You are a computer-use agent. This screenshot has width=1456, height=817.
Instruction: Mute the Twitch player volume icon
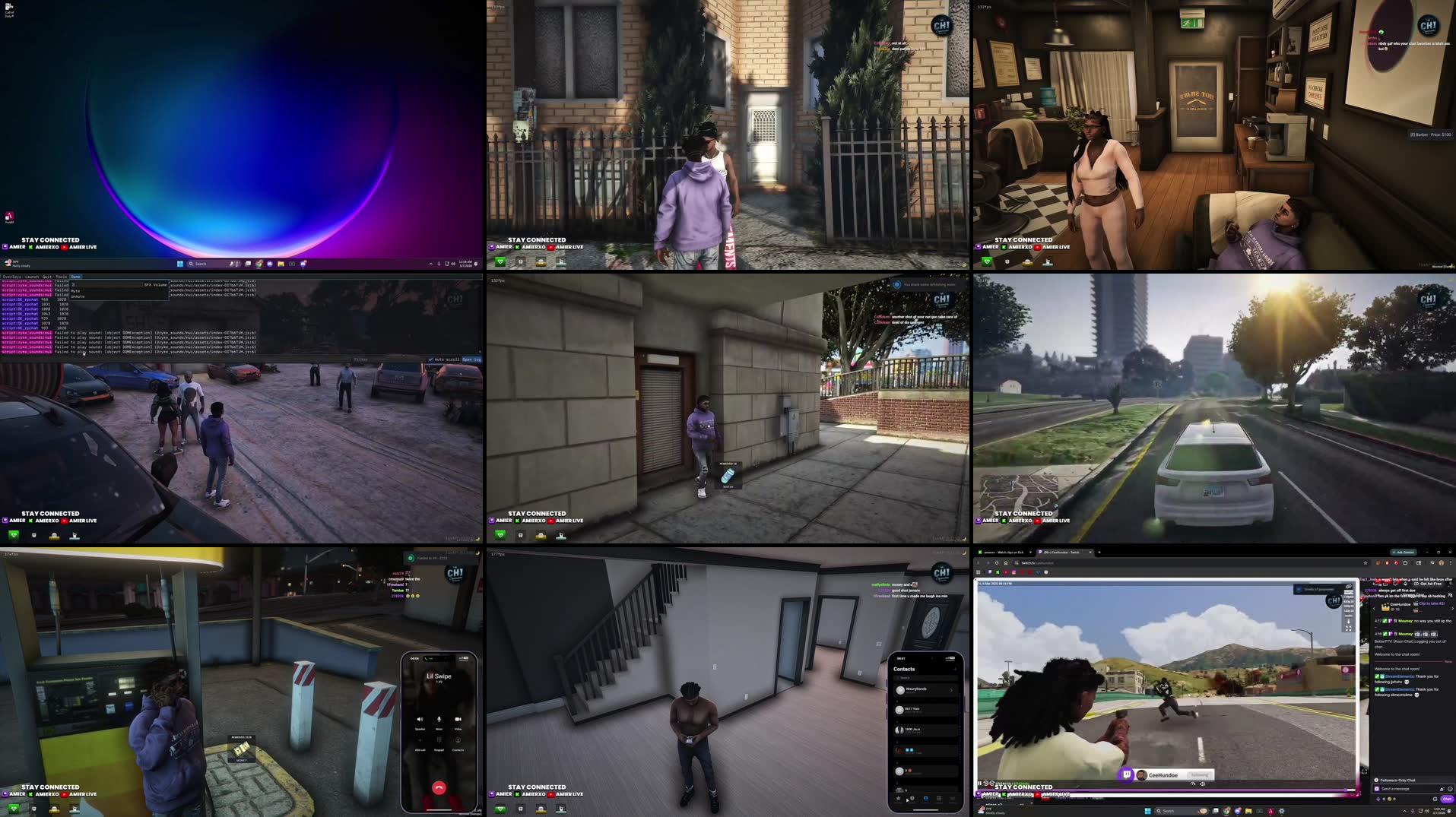(1202, 784)
